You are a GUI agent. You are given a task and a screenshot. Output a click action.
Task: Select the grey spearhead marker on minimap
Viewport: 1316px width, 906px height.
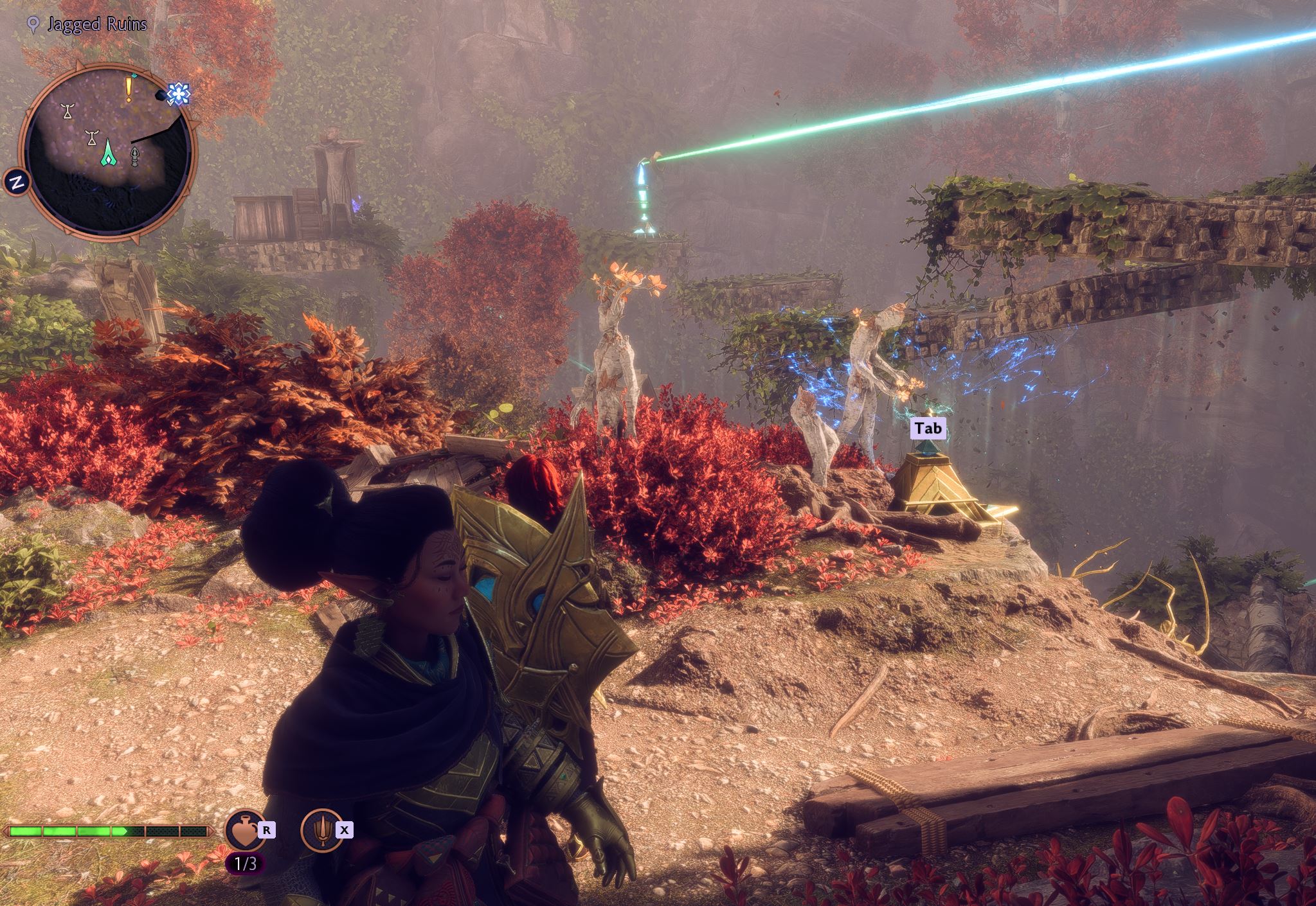(135, 156)
